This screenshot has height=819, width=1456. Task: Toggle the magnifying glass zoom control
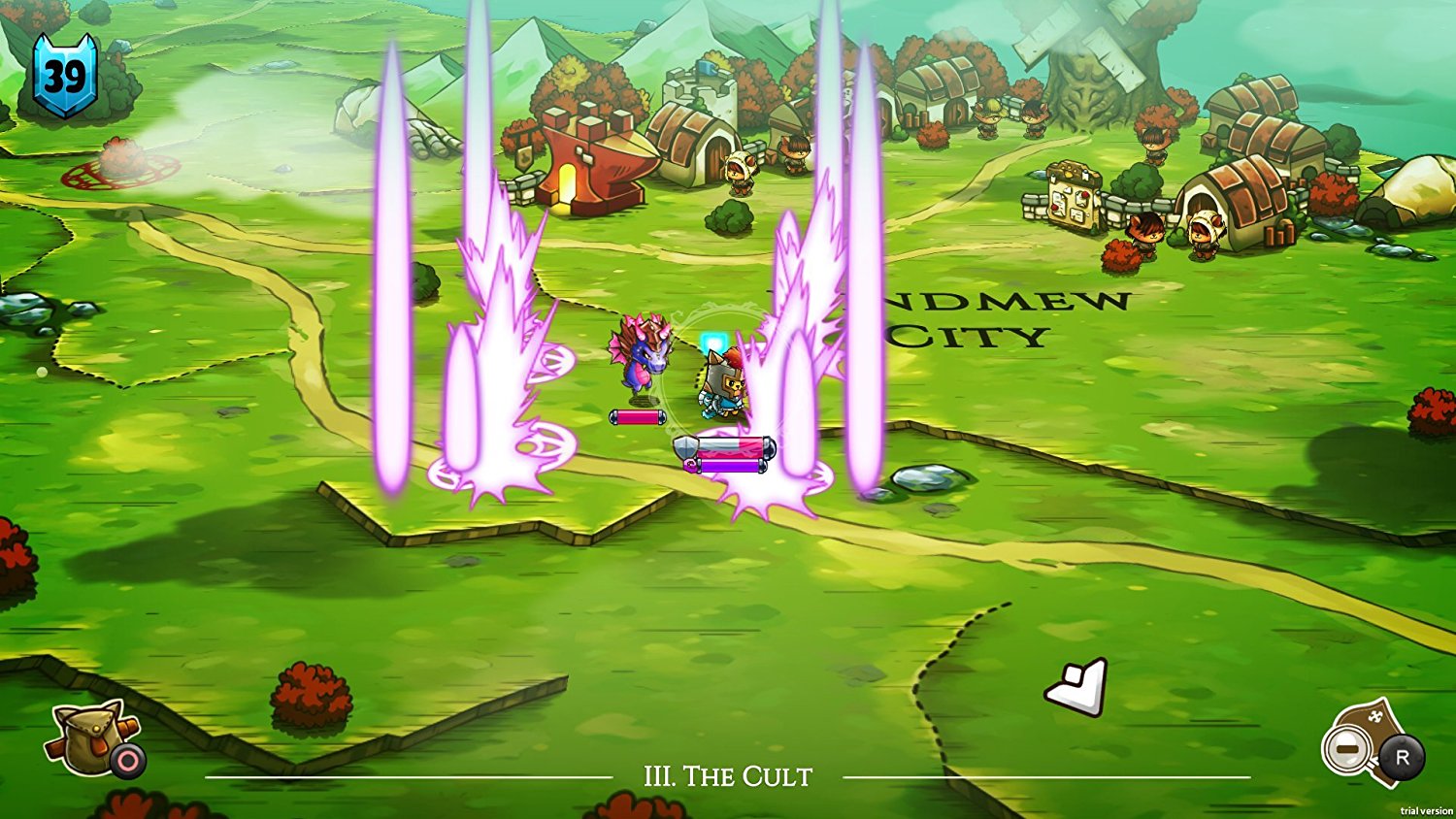[1349, 749]
